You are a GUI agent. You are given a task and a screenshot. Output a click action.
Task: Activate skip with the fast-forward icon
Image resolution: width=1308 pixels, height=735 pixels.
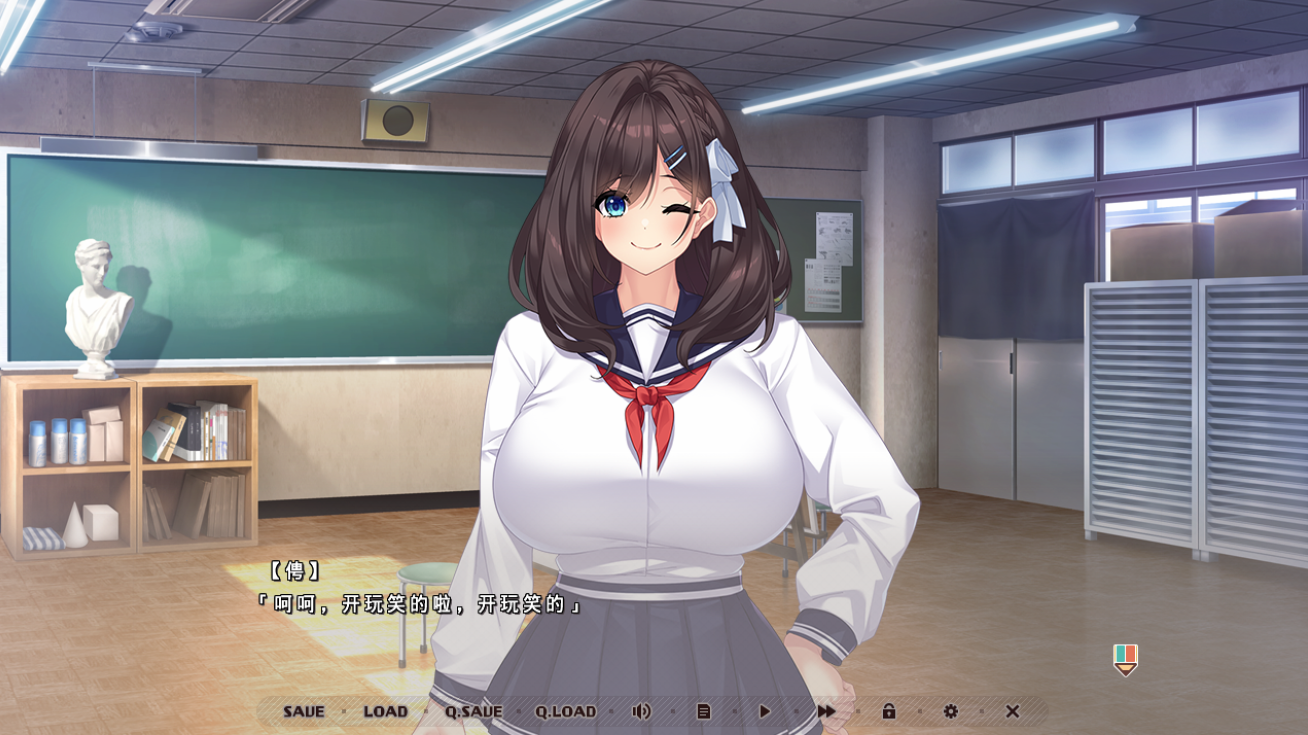826,712
